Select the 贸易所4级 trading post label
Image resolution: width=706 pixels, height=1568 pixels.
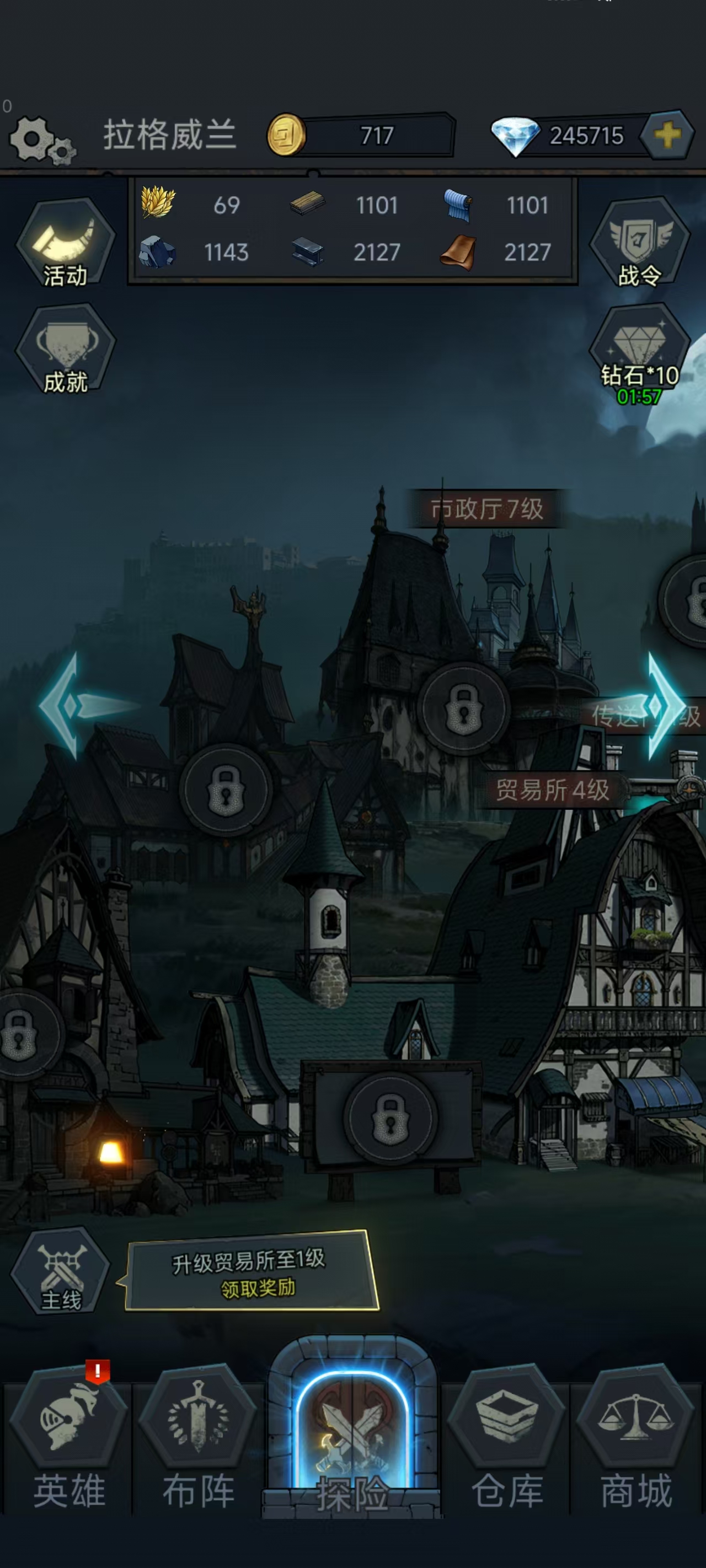point(552,790)
